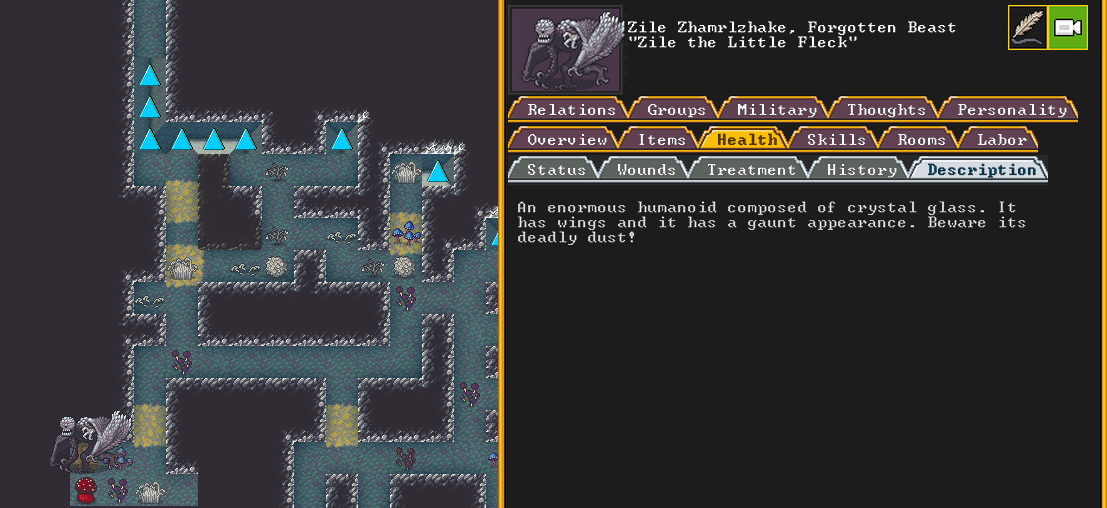Show the Thoughts tab

(886, 110)
